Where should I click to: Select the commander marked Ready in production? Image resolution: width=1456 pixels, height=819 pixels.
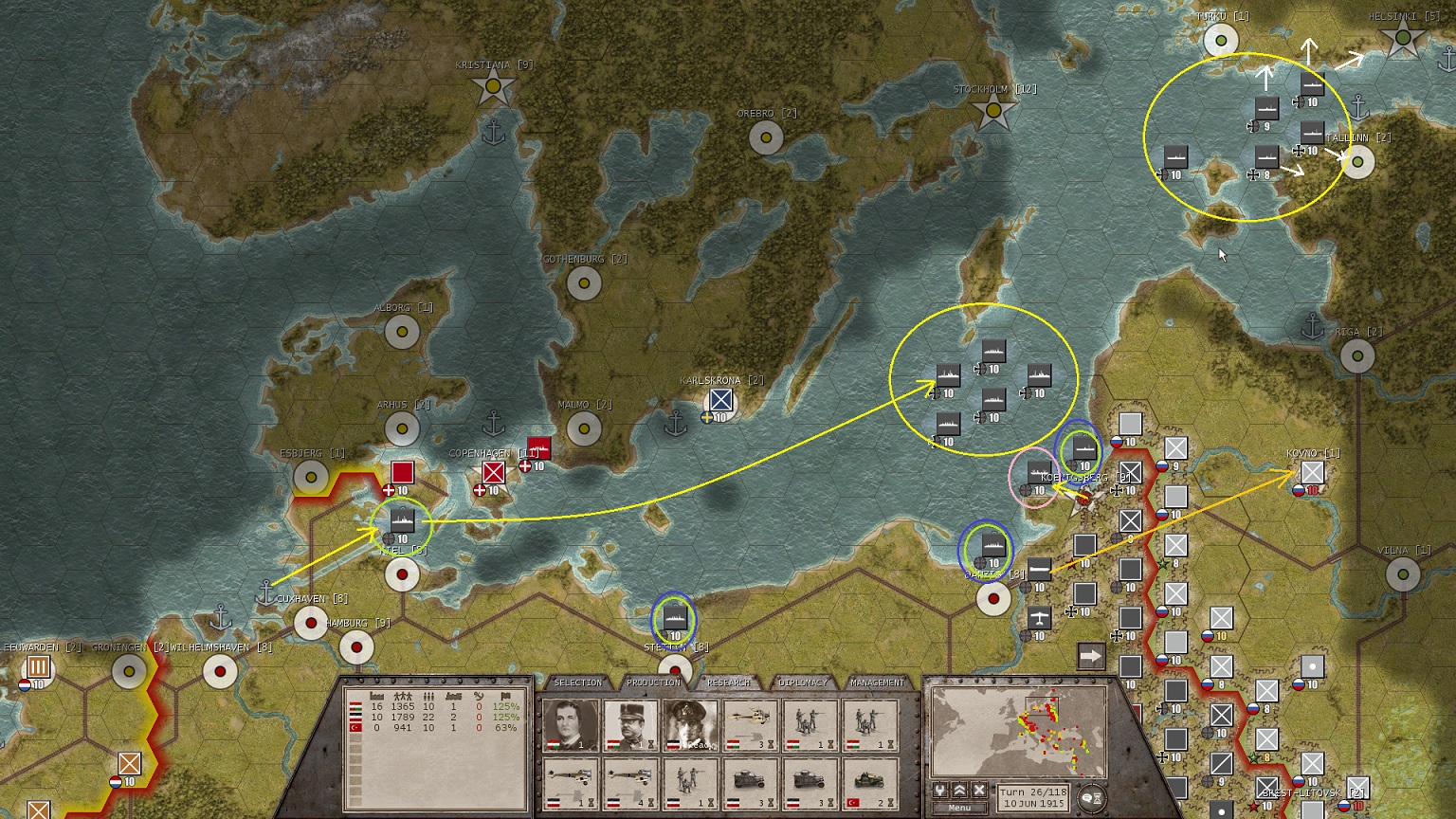coord(691,726)
